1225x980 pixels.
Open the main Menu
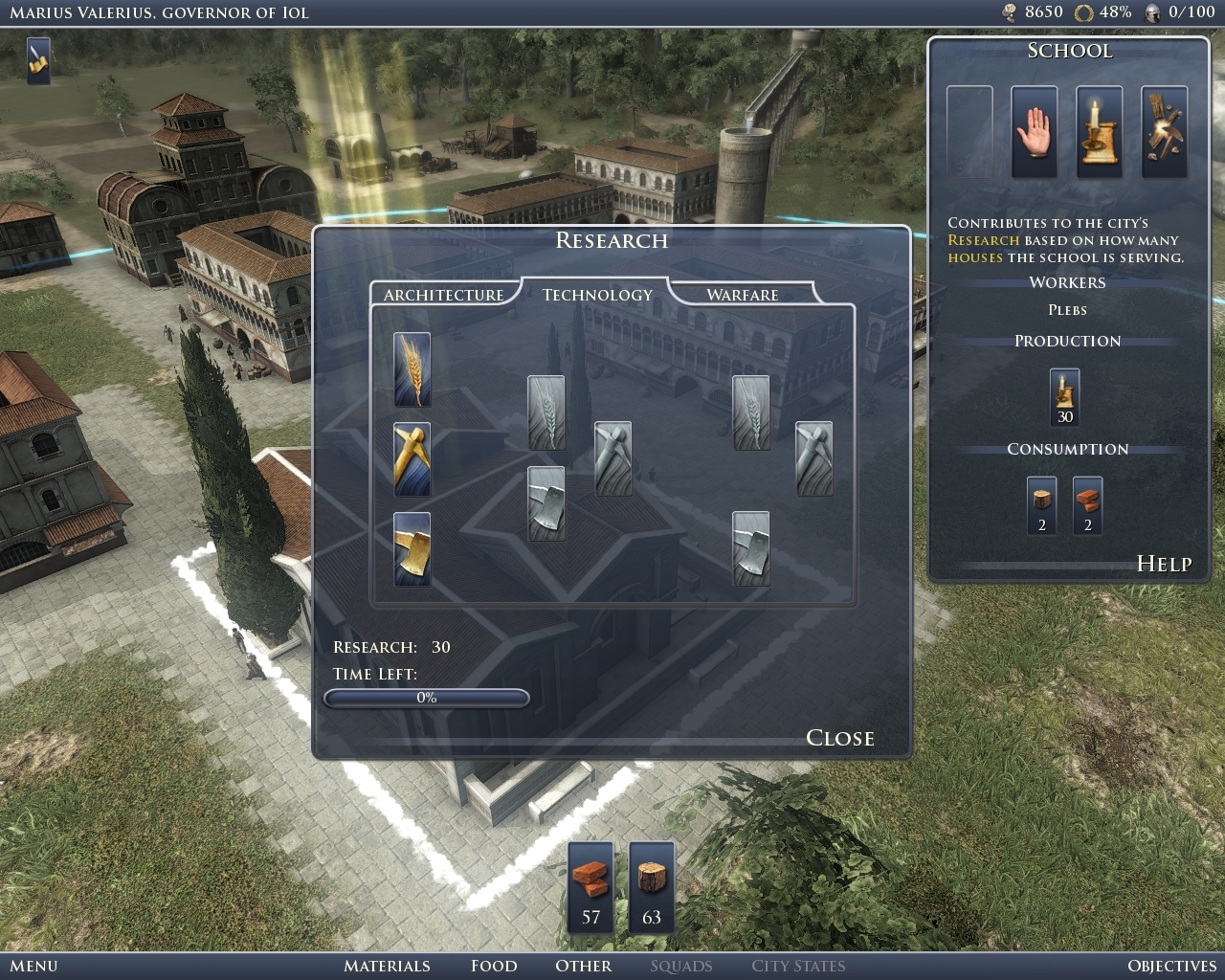pos(33,966)
